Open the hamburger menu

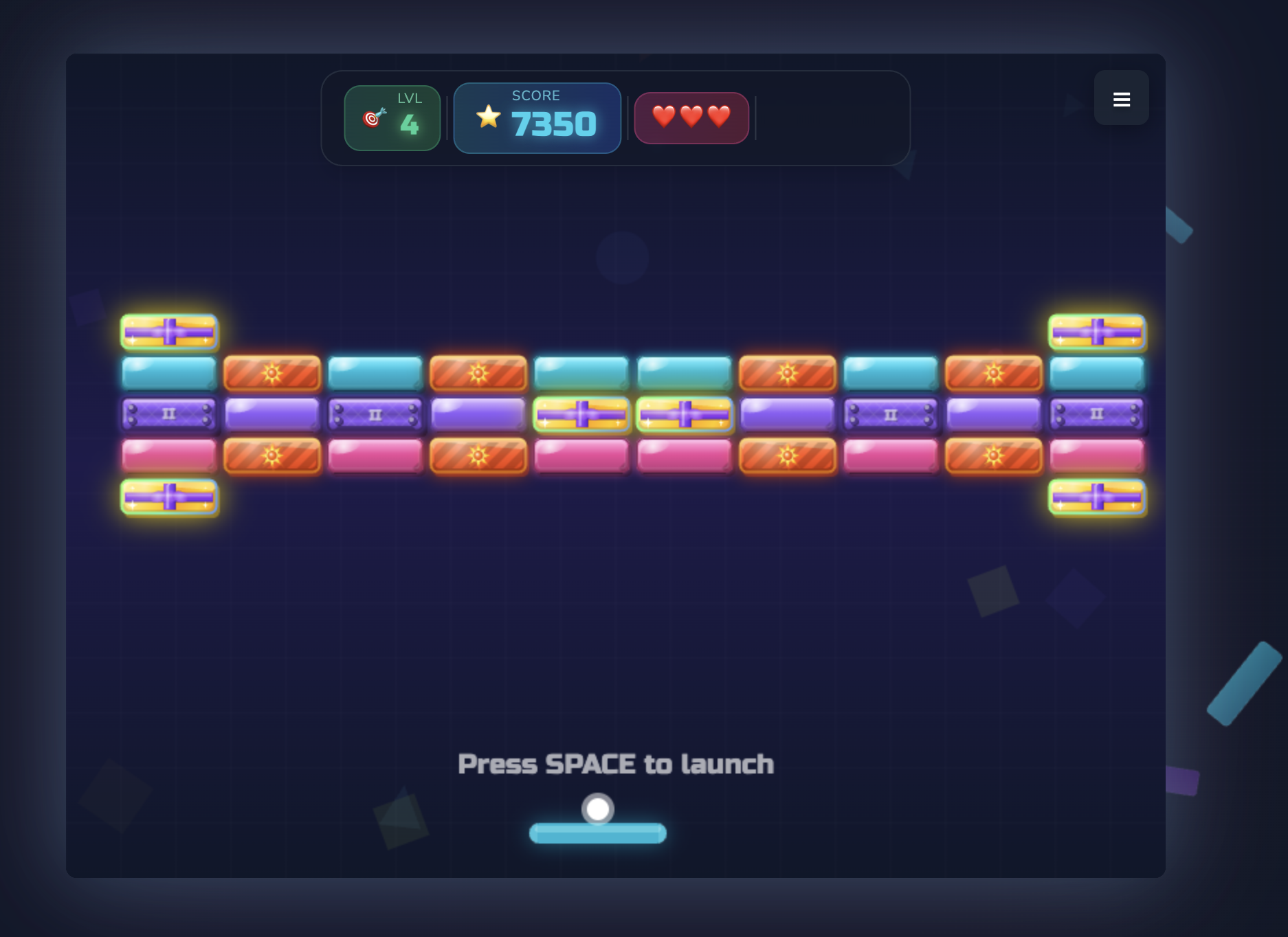[1122, 99]
